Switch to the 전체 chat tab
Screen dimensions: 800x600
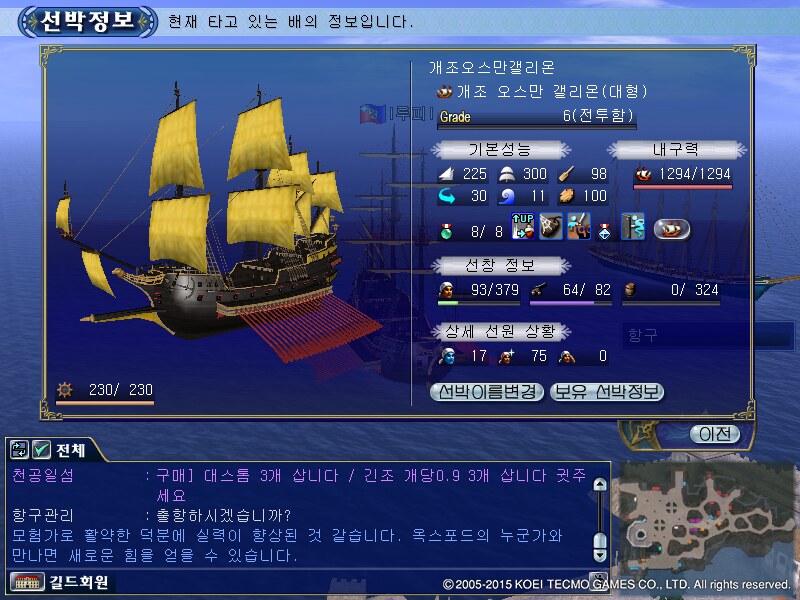click(70, 451)
